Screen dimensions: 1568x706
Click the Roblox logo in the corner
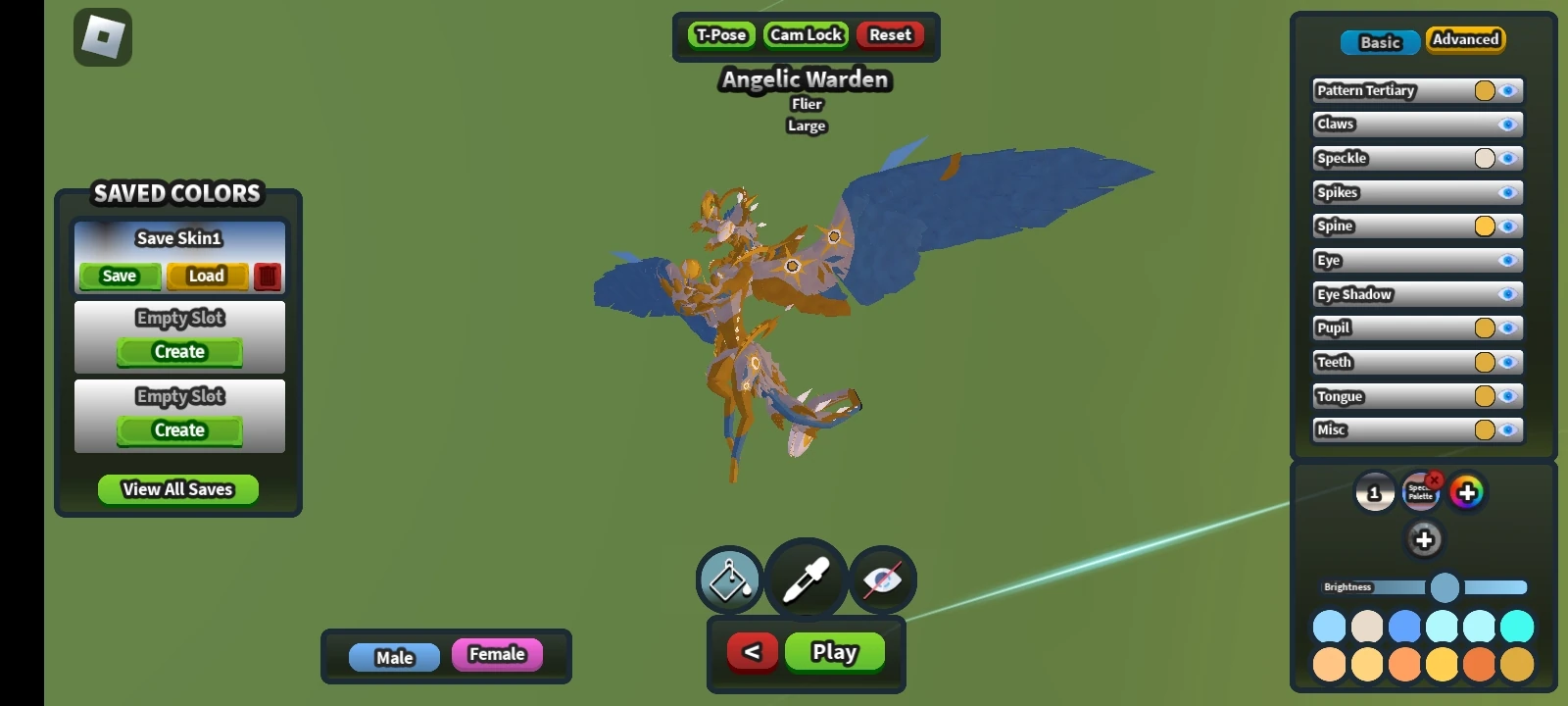(x=102, y=36)
